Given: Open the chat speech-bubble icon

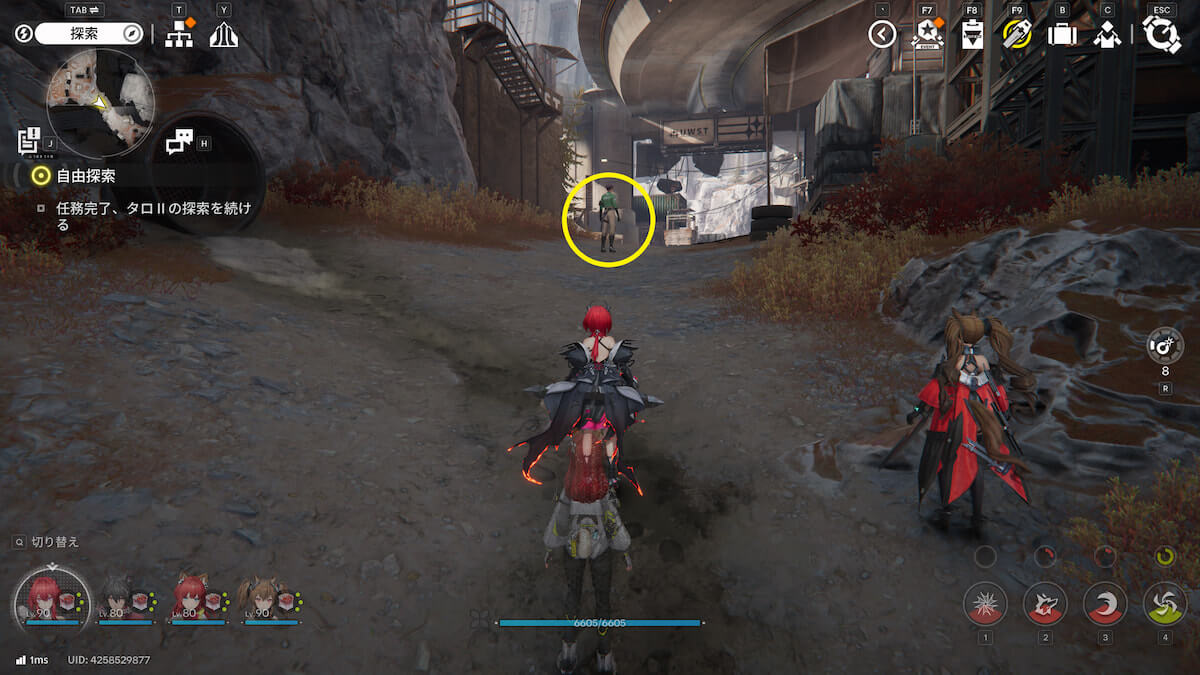Looking at the screenshot, I should pyautogui.click(x=179, y=143).
